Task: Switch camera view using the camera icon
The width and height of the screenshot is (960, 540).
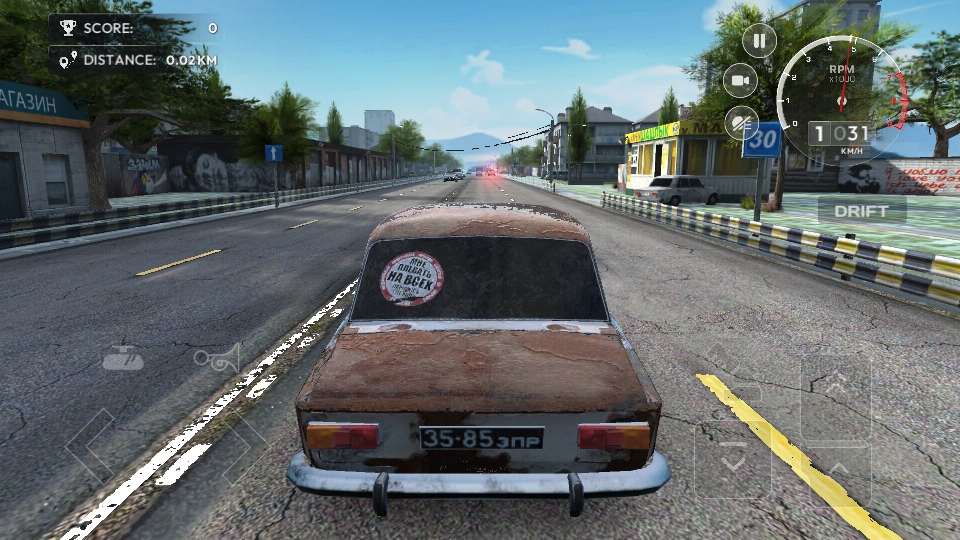Action: pos(741,80)
